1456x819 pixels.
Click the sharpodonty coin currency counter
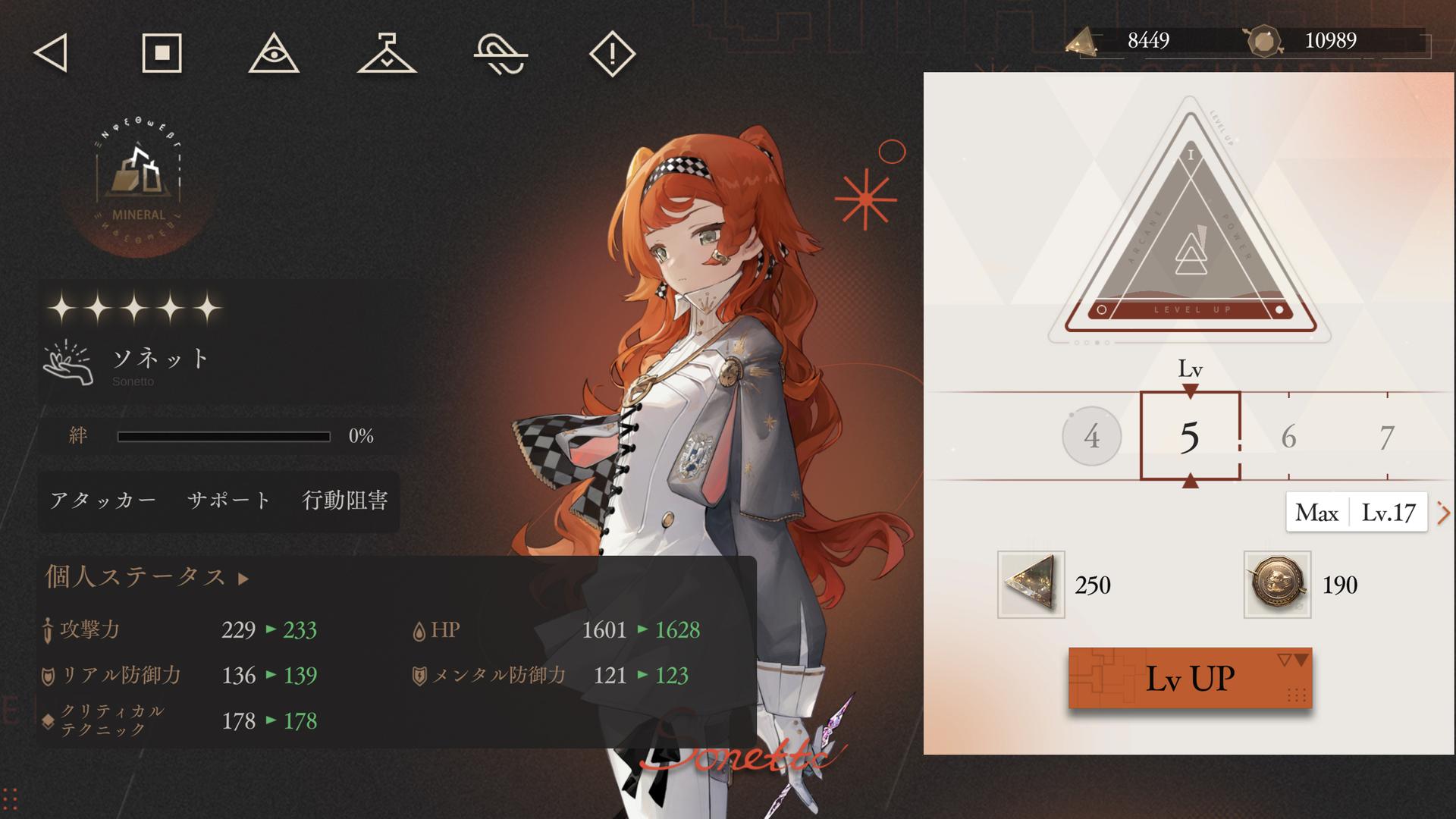pos(1335,40)
